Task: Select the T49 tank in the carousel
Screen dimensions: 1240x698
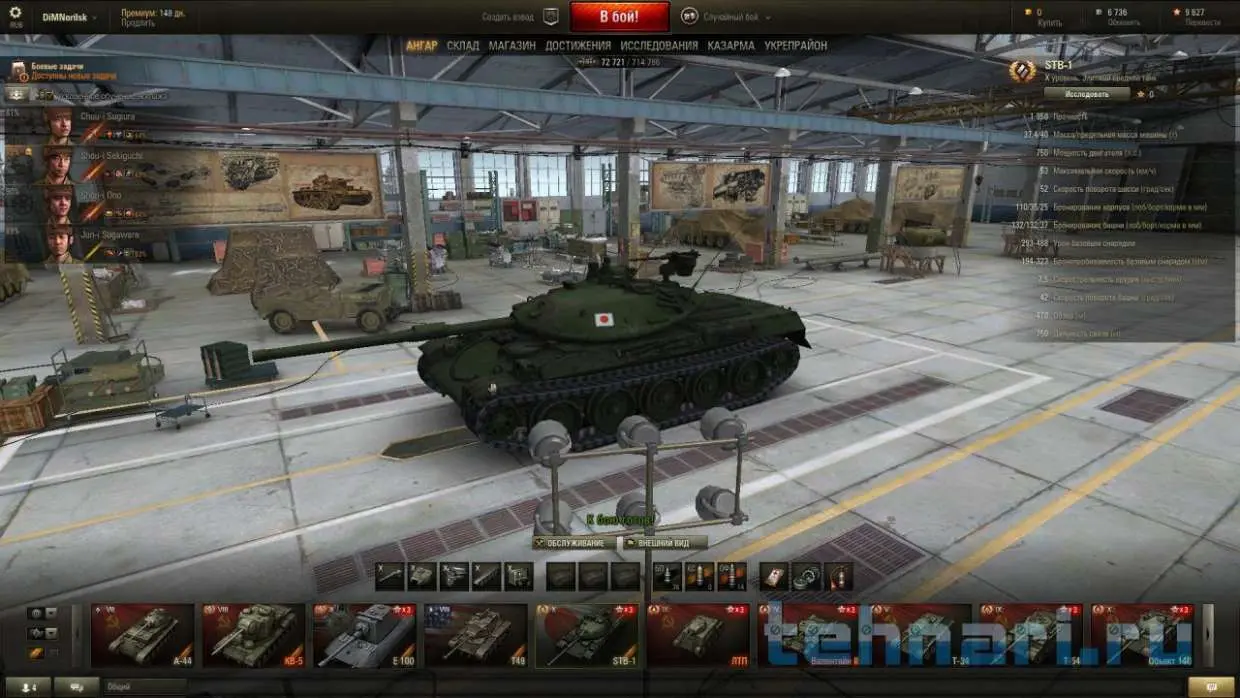Action: click(475, 635)
